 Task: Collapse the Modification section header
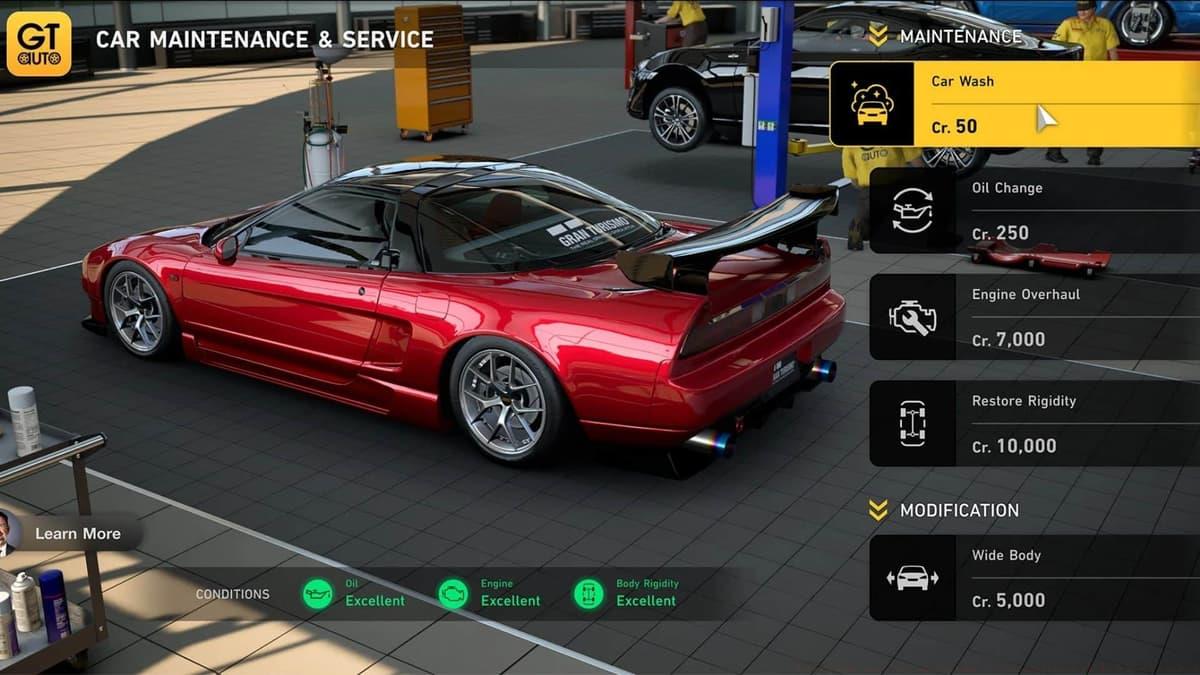[945, 510]
